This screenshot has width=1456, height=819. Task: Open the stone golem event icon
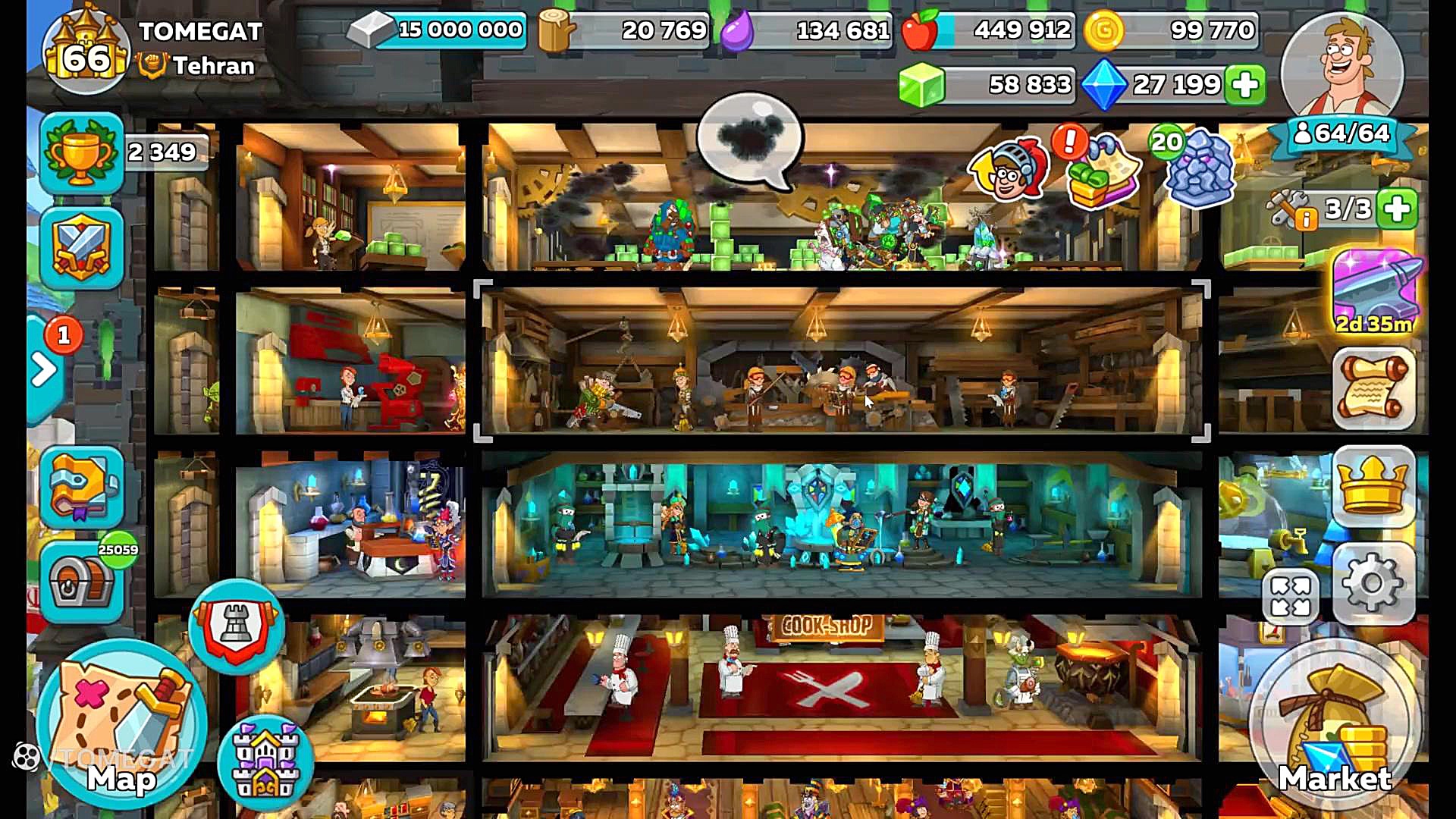[1198, 167]
